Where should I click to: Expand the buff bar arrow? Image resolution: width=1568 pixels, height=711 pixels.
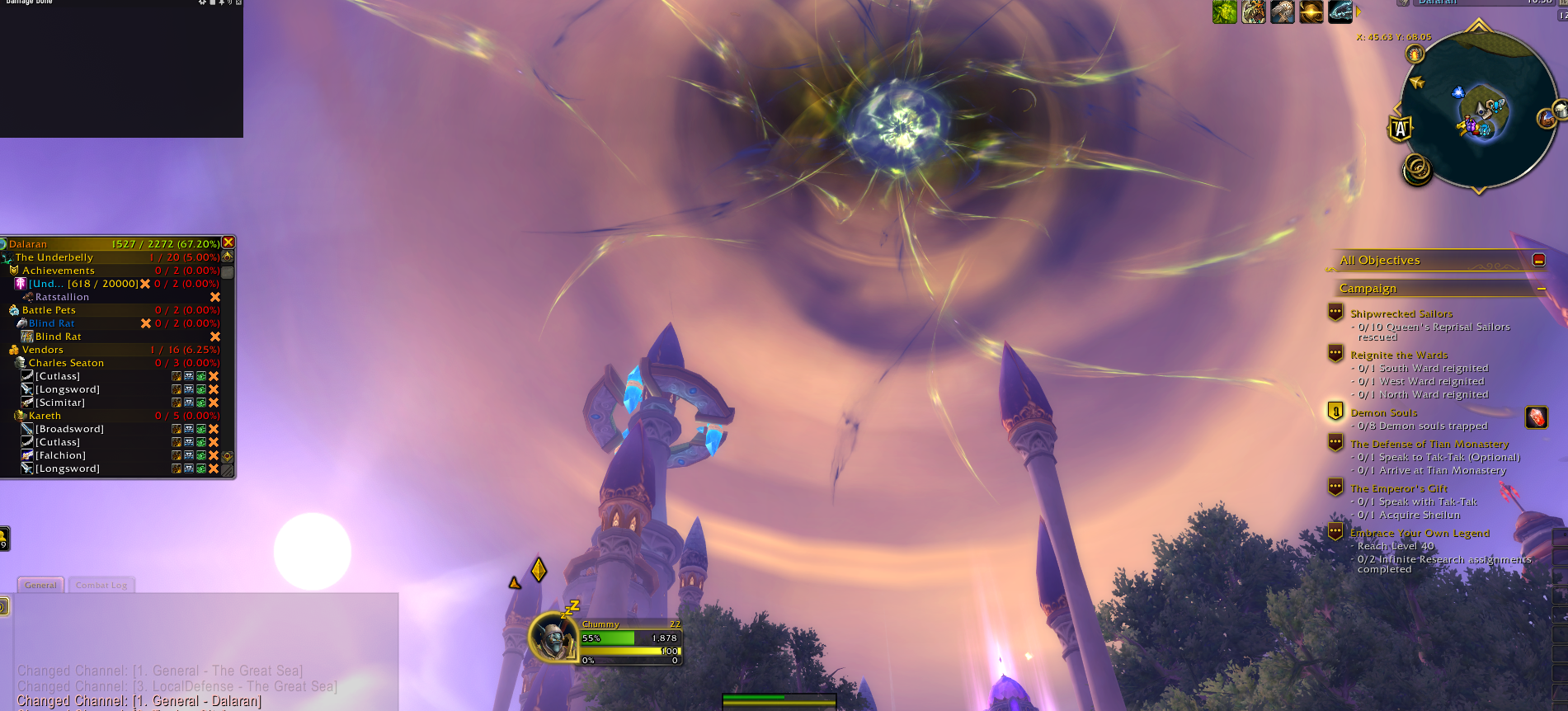1358,12
